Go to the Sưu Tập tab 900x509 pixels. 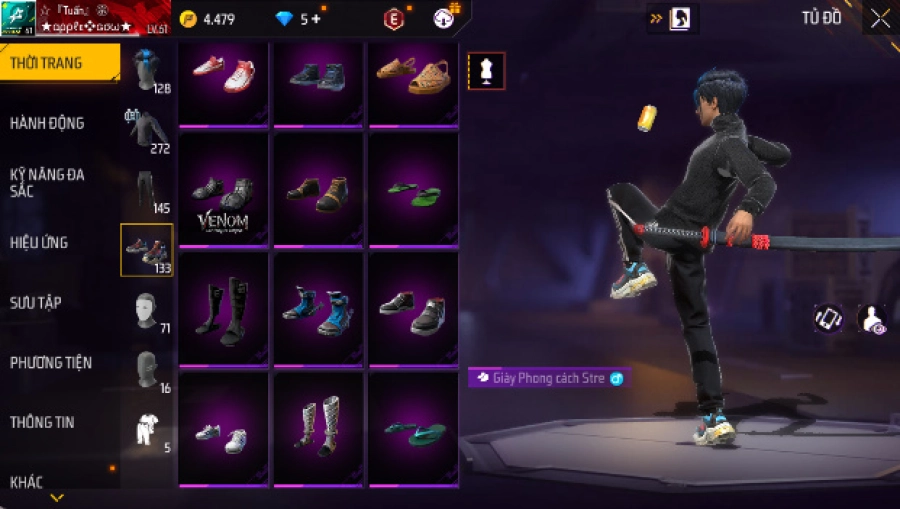[x=36, y=302]
